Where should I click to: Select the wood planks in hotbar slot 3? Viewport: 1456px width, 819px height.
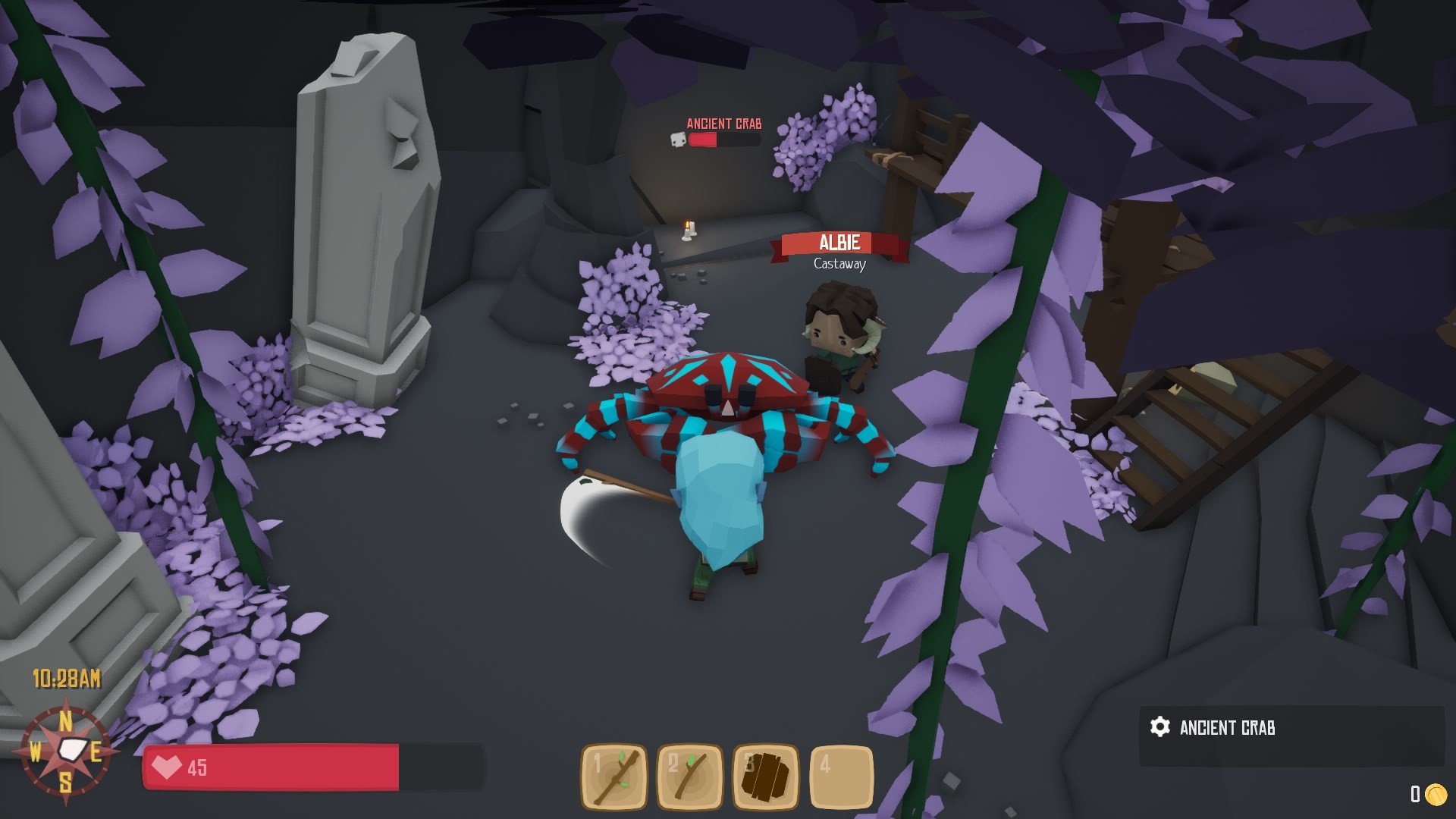click(x=766, y=776)
